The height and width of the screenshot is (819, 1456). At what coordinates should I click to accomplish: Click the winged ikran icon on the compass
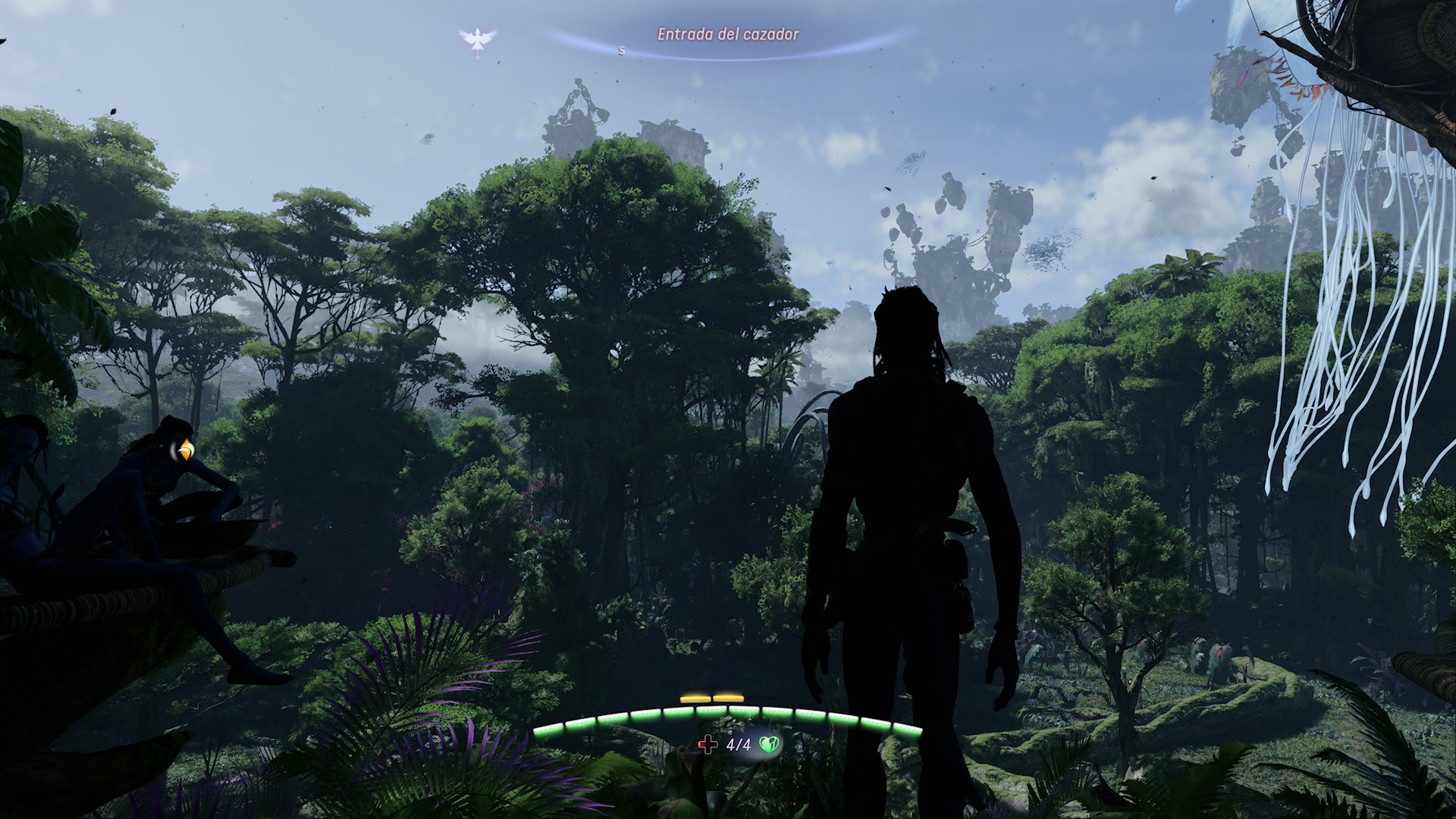477,39
